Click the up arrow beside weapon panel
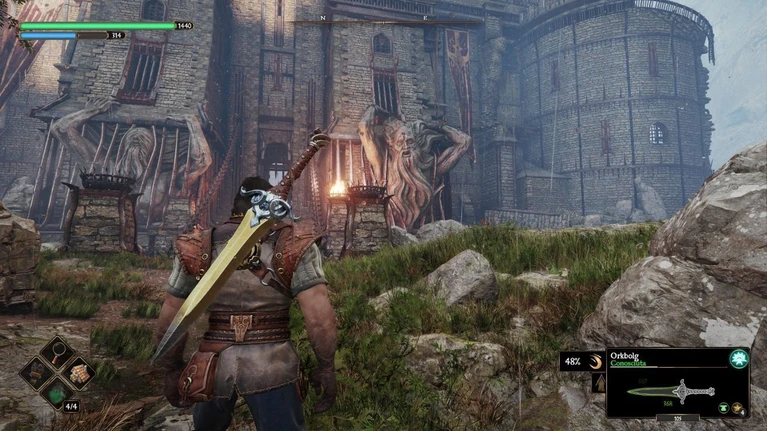The width and height of the screenshot is (767, 431). pyautogui.click(x=598, y=383)
